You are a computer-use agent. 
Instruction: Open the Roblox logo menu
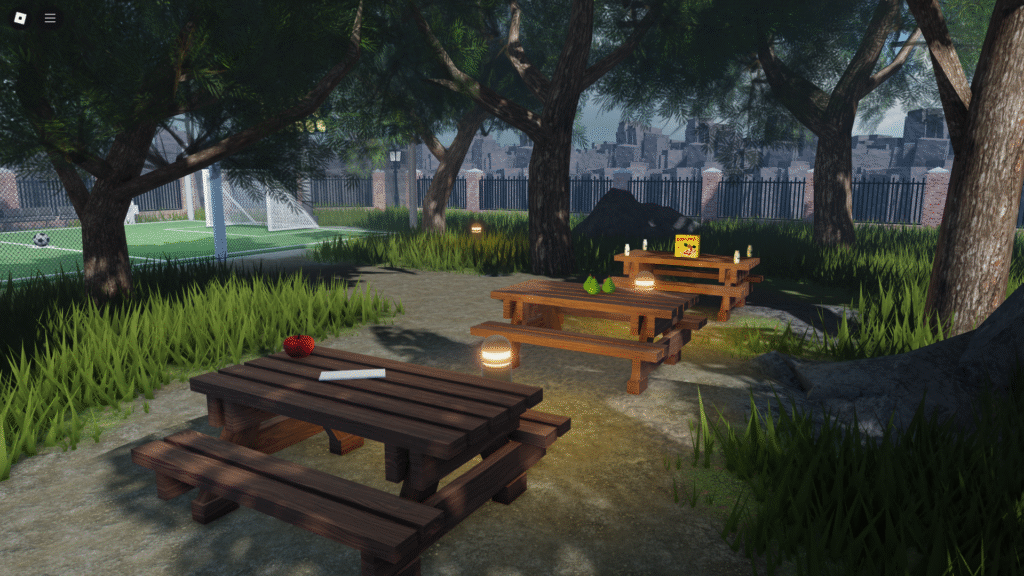coord(19,18)
